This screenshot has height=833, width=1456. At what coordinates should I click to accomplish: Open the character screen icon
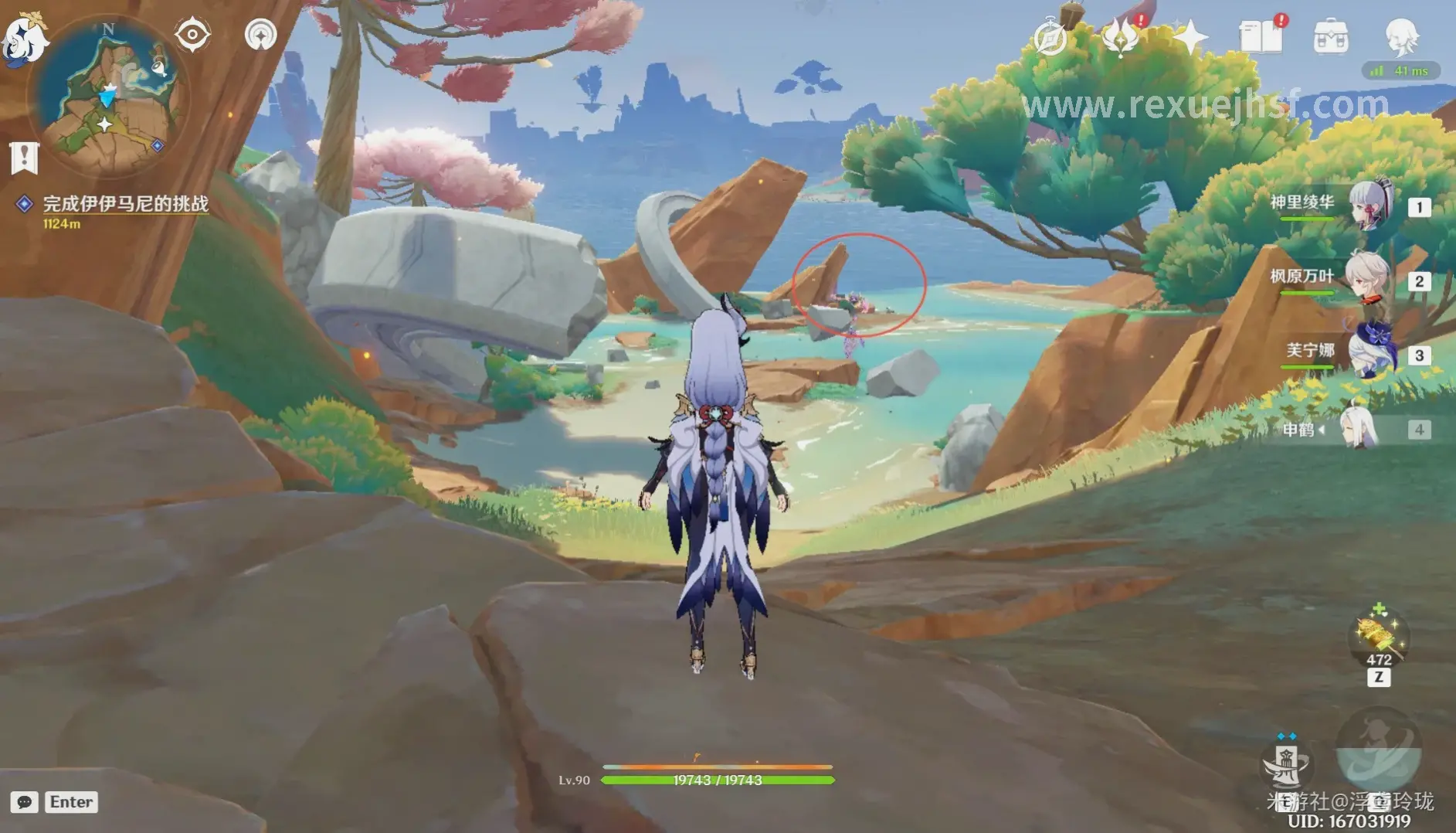[x=1401, y=36]
